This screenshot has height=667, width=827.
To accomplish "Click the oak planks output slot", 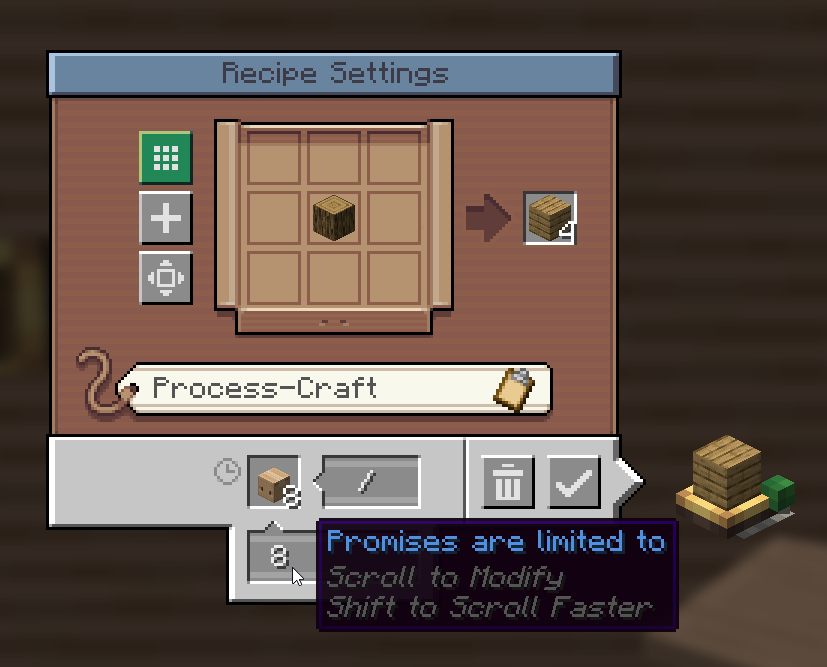I will click(x=549, y=218).
